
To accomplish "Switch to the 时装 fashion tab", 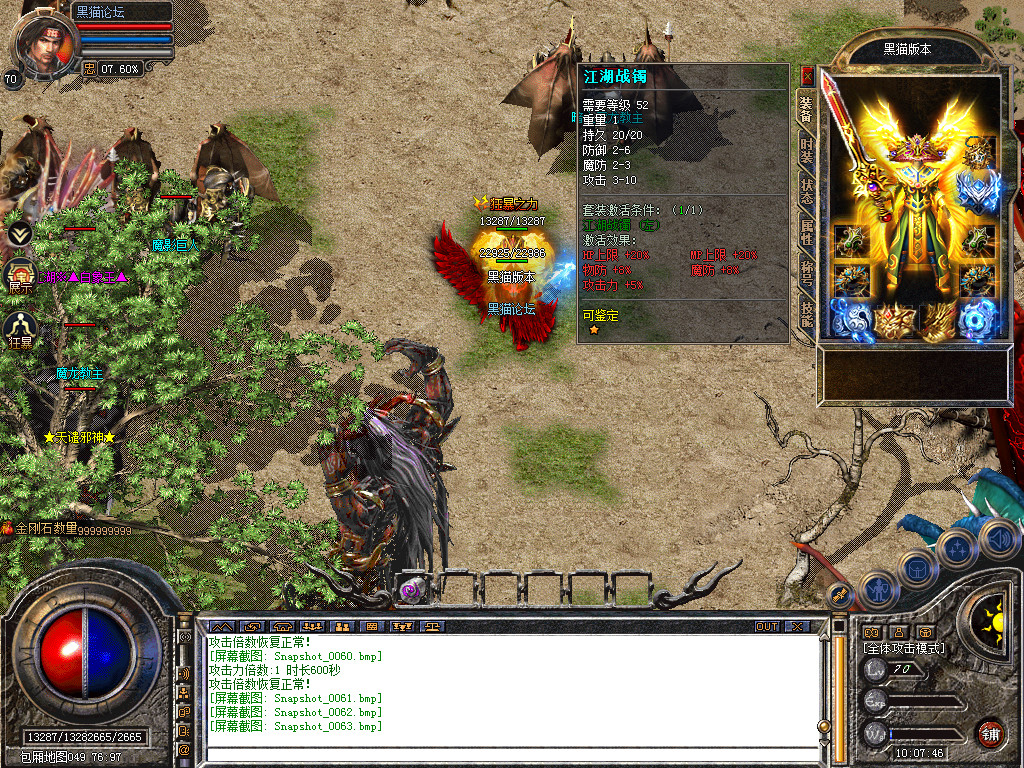I will click(x=806, y=151).
